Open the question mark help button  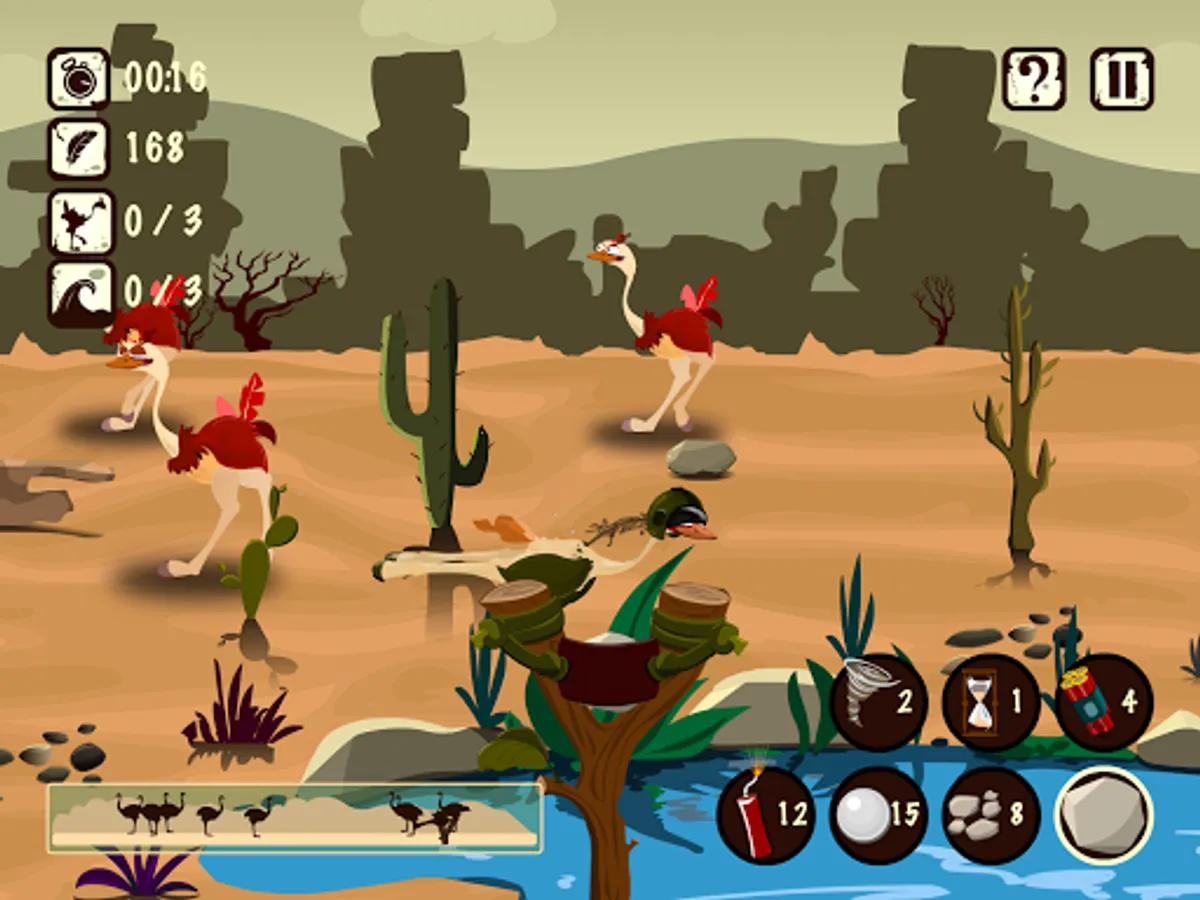coord(1034,78)
